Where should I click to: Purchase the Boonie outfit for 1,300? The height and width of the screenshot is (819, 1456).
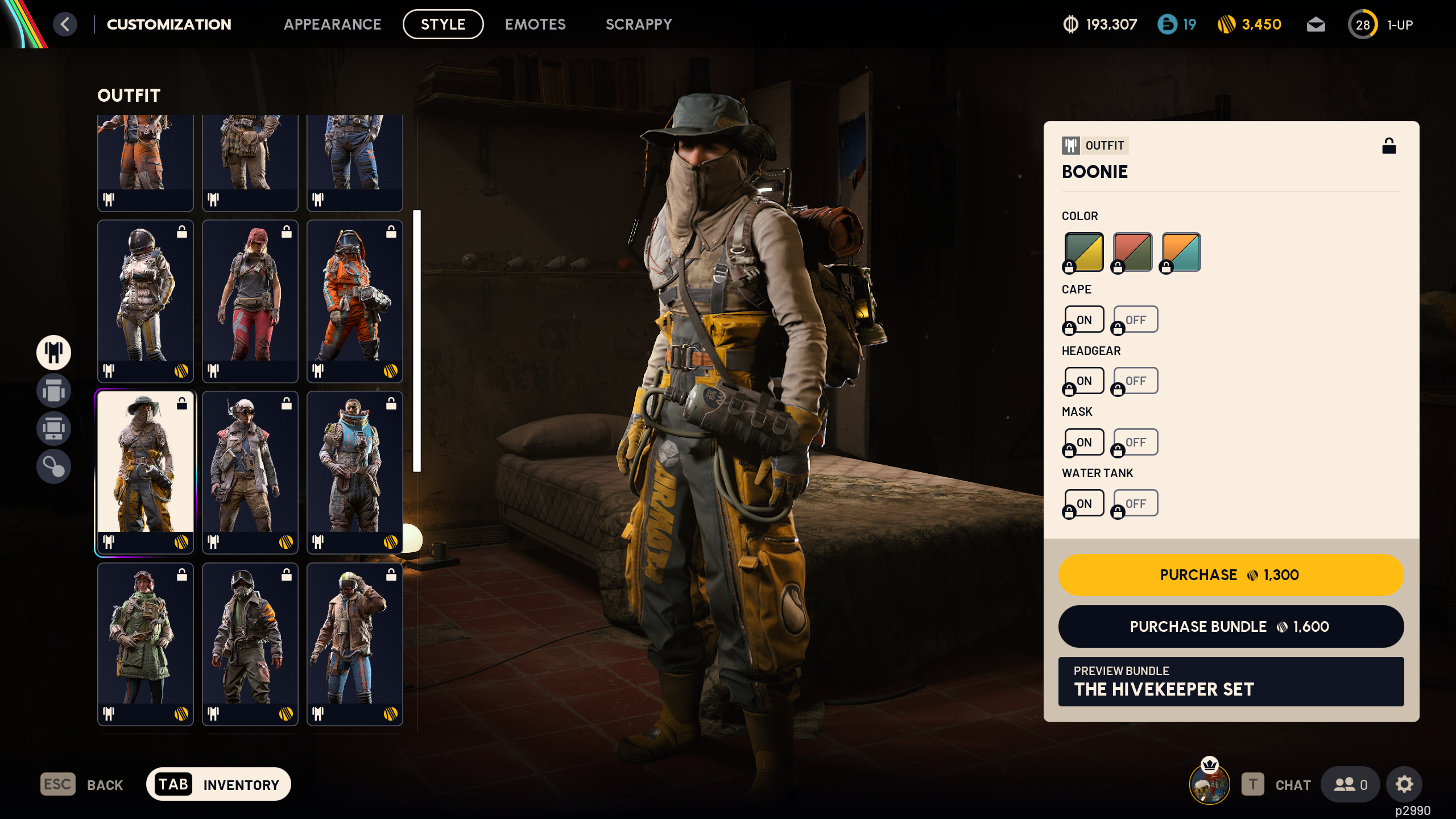(1230, 574)
